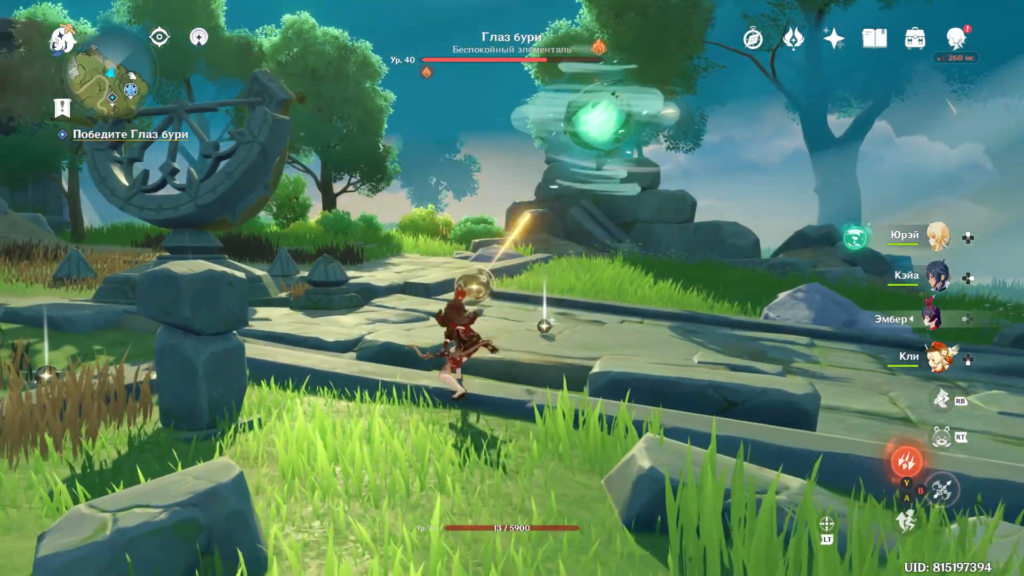Switch to party member Кли

coord(937,357)
